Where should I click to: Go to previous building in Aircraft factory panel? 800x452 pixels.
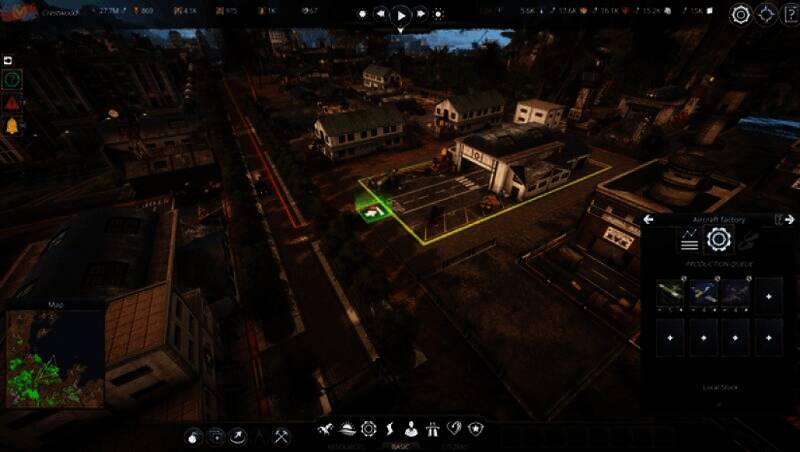click(648, 219)
